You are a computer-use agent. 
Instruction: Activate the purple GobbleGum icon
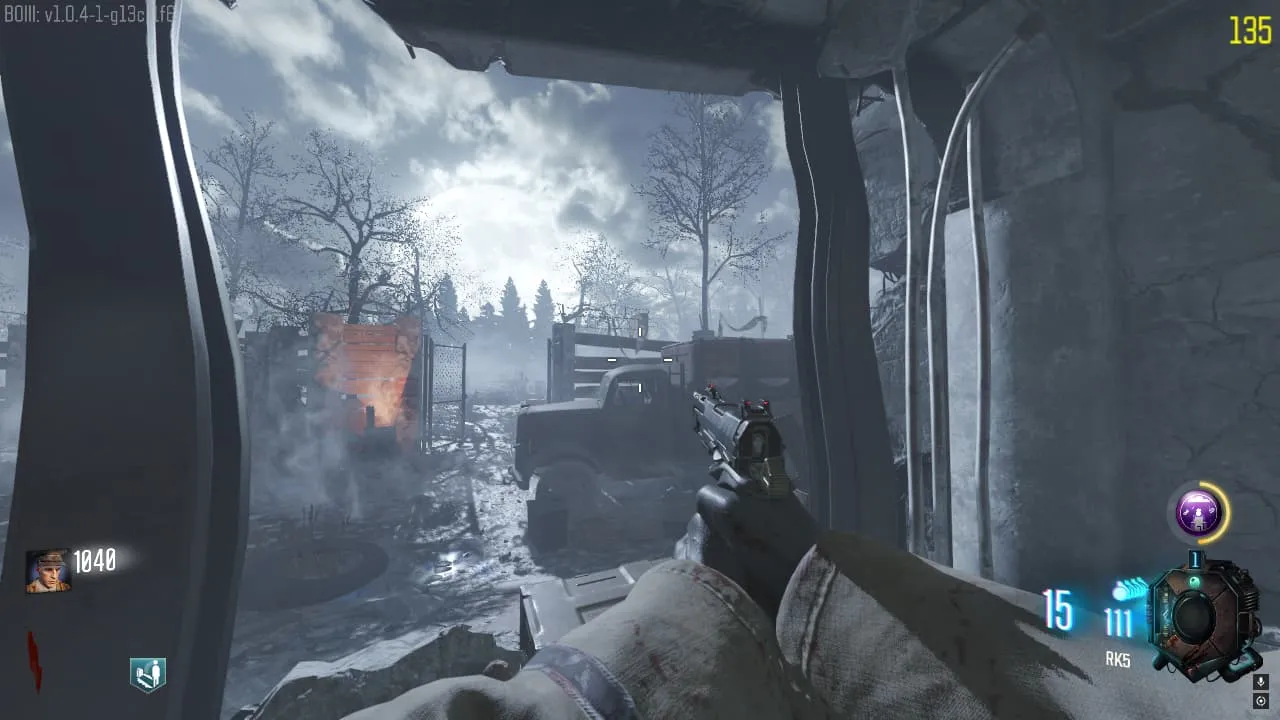pyautogui.click(x=1196, y=514)
